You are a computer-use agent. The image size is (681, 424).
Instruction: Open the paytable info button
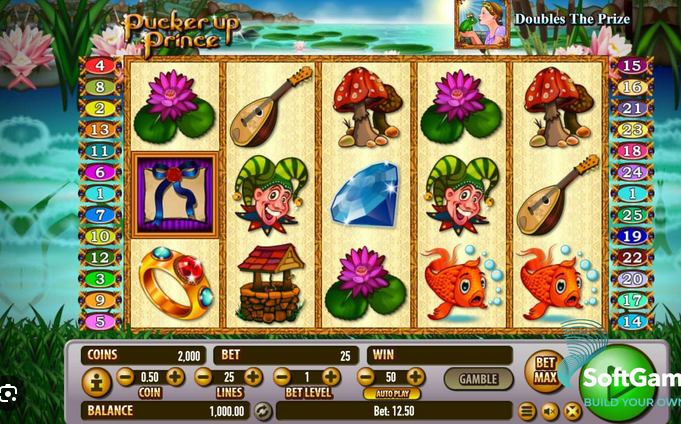coord(96,380)
